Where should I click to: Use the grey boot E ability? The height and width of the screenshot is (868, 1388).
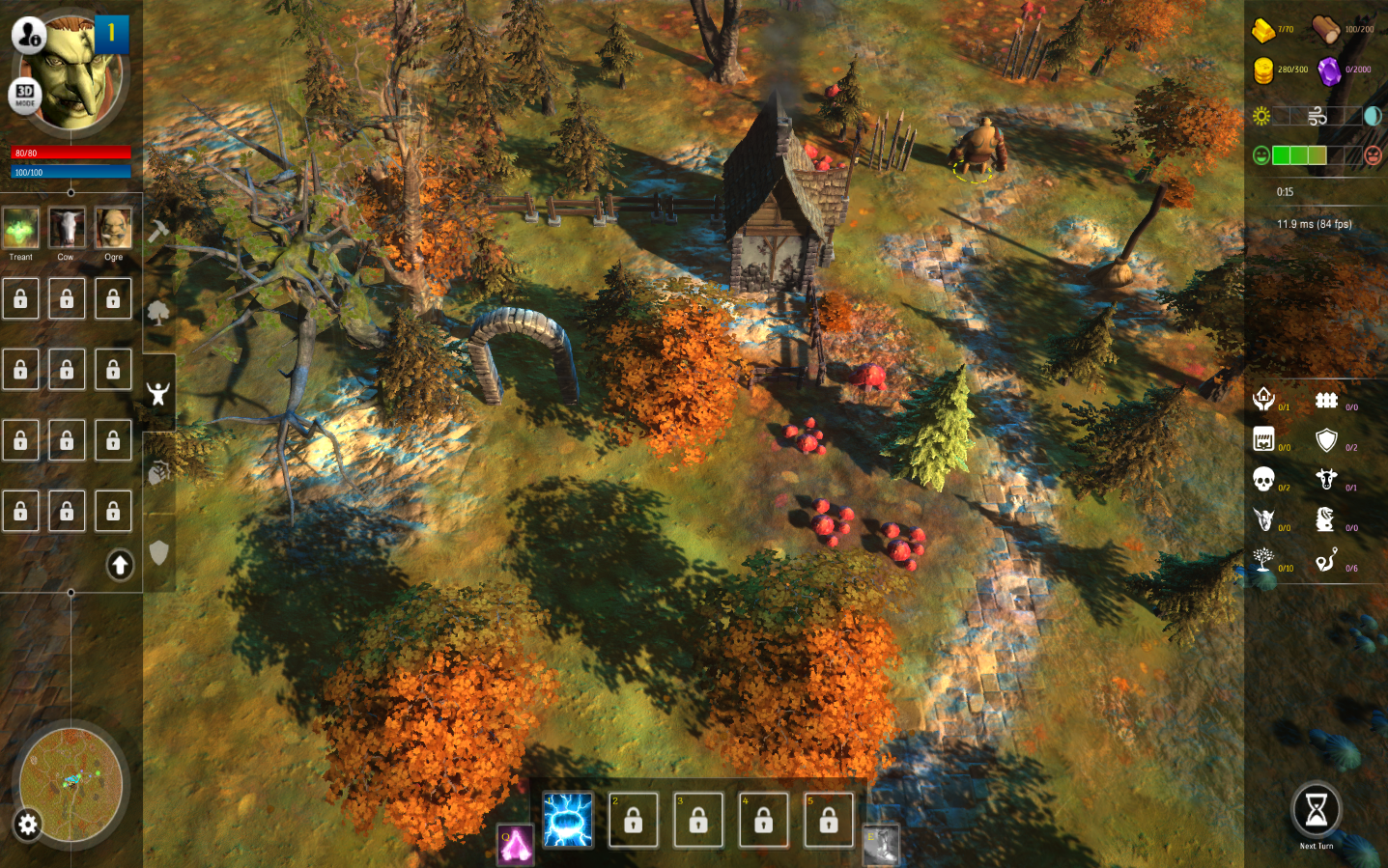click(x=881, y=844)
